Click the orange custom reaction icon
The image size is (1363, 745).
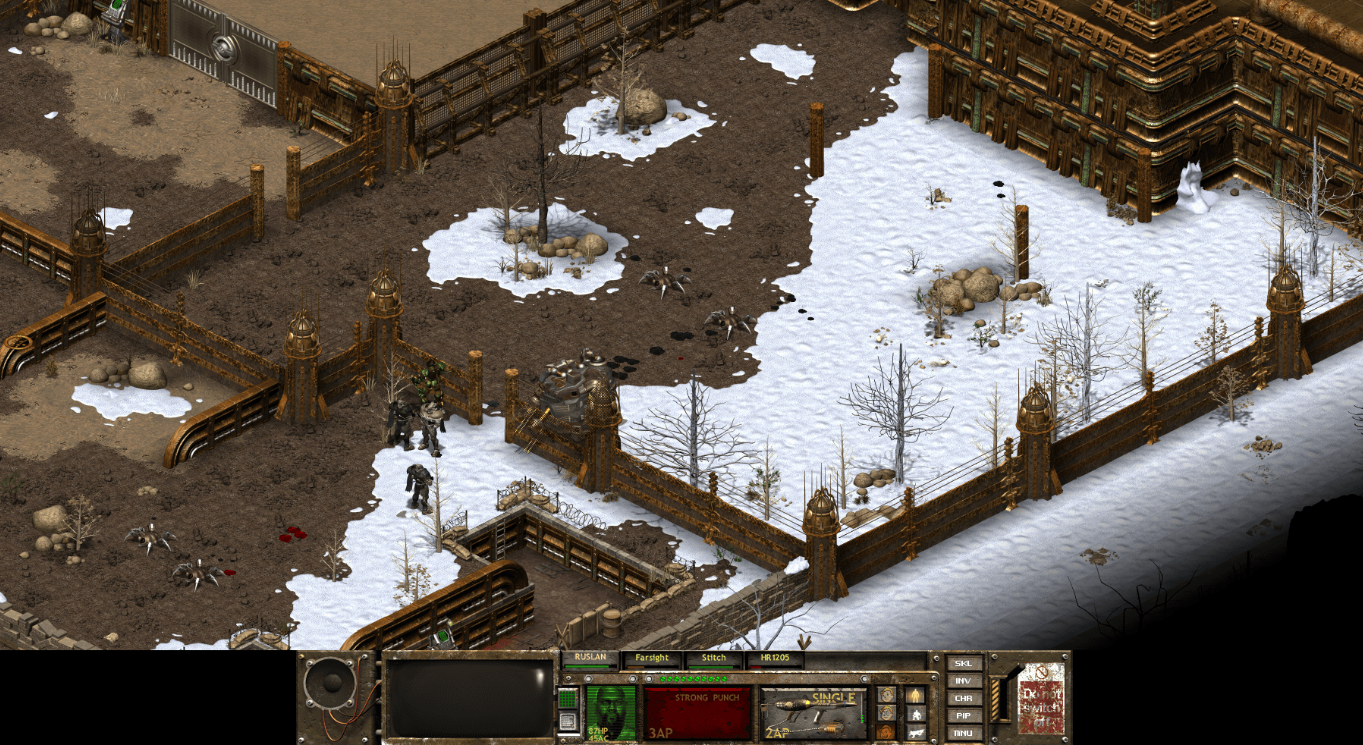[x=886, y=732]
